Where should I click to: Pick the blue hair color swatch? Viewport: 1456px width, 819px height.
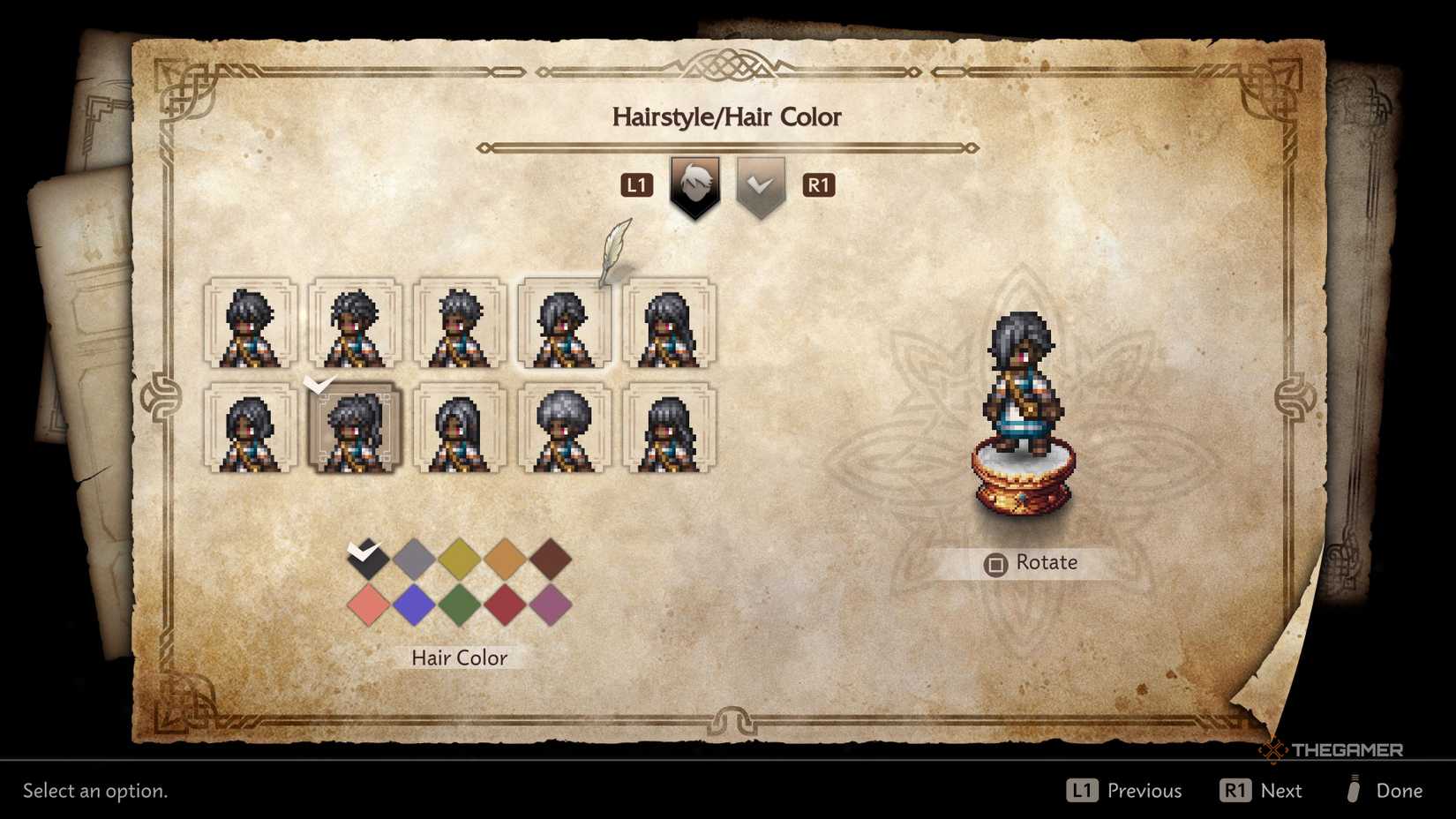tap(415, 605)
